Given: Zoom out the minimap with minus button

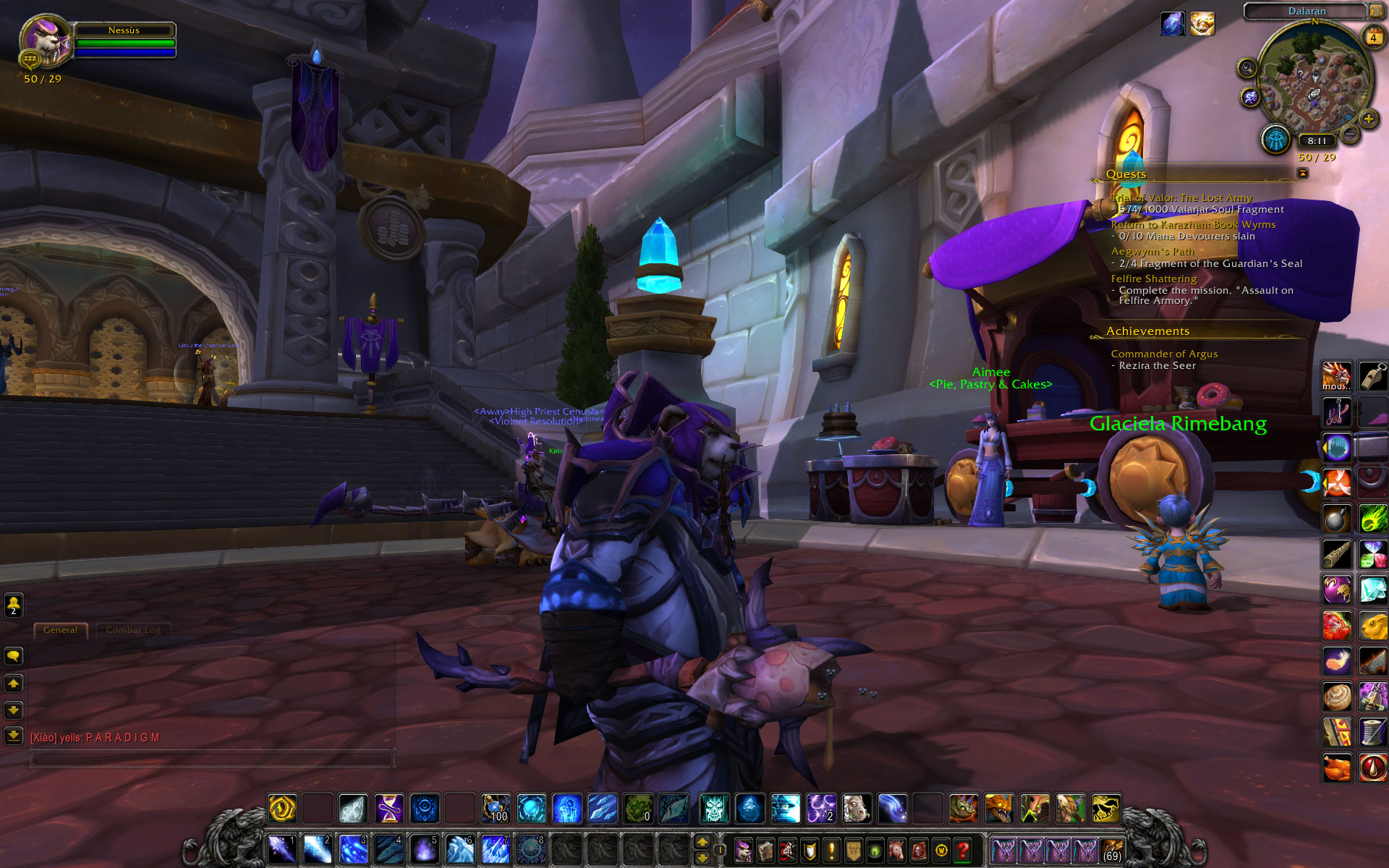Looking at the screenshot, I should click(1350, 134).
